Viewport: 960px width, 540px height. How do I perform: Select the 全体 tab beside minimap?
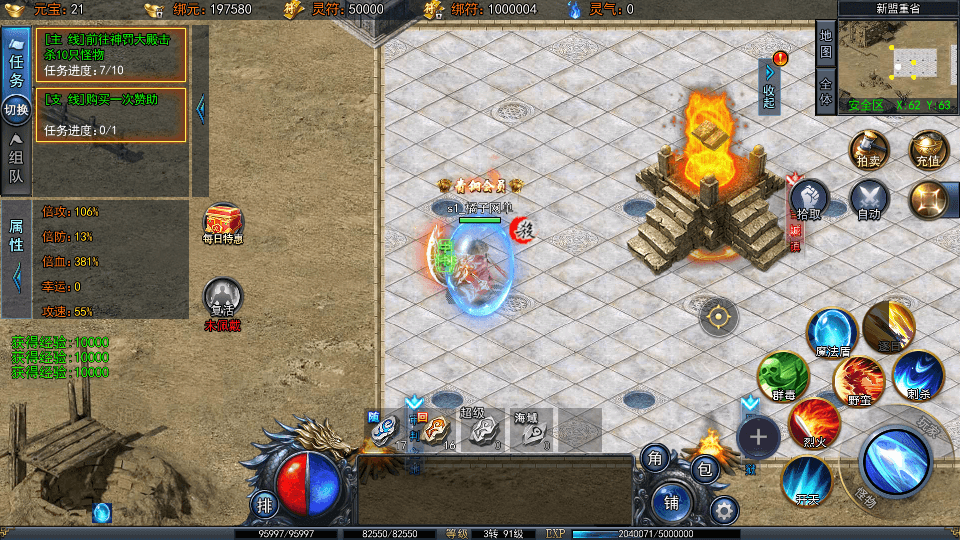[x=825, y=91]
